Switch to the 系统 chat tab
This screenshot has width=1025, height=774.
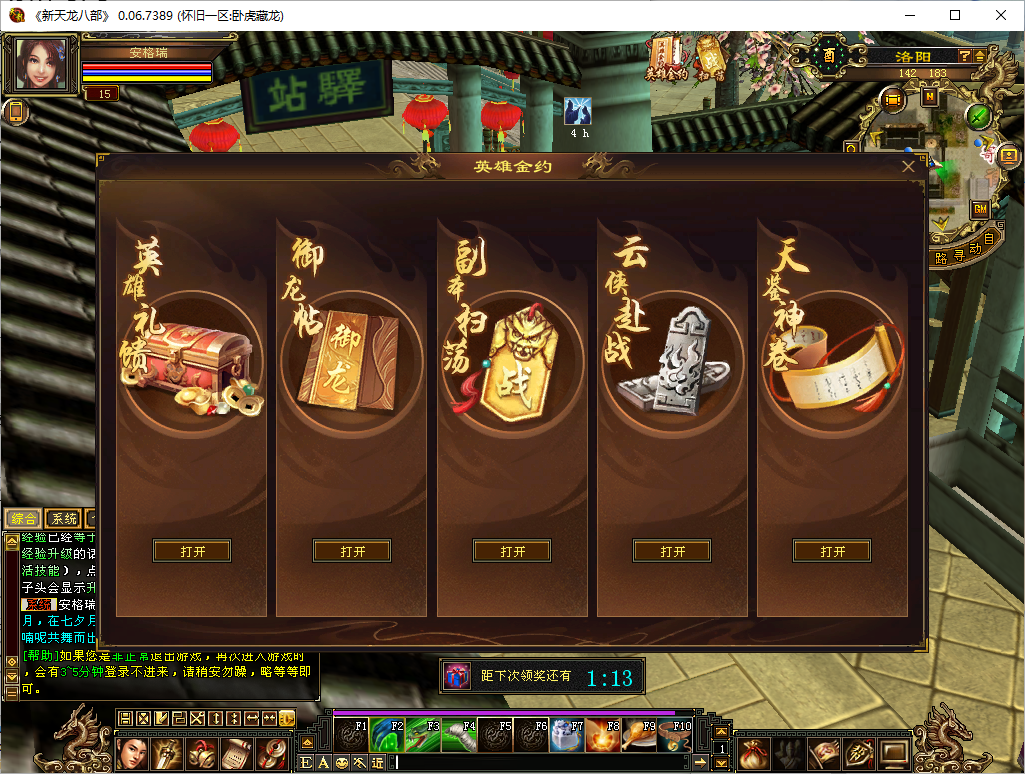64,518
